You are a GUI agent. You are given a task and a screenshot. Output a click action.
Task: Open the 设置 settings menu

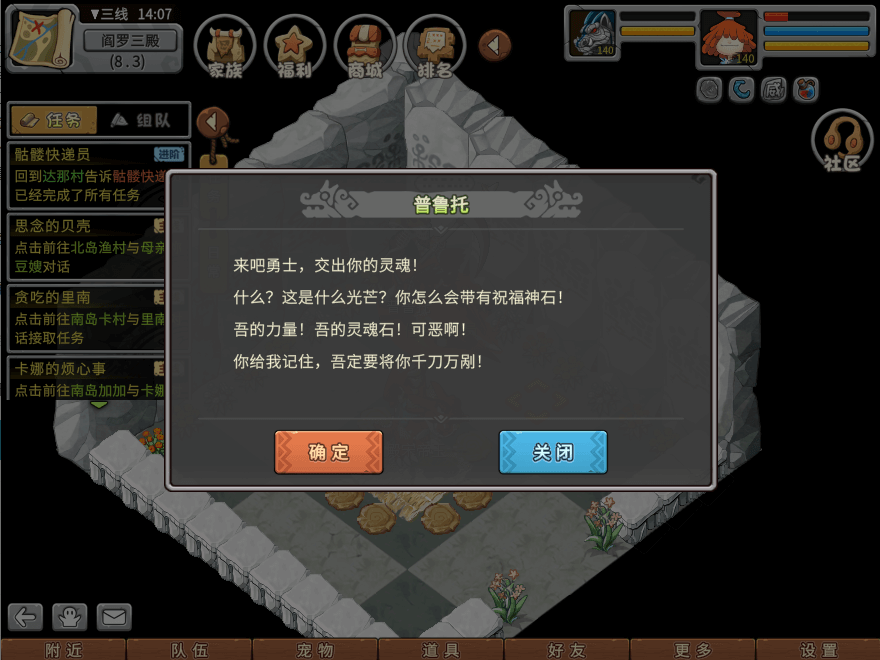tap(818, 650)
